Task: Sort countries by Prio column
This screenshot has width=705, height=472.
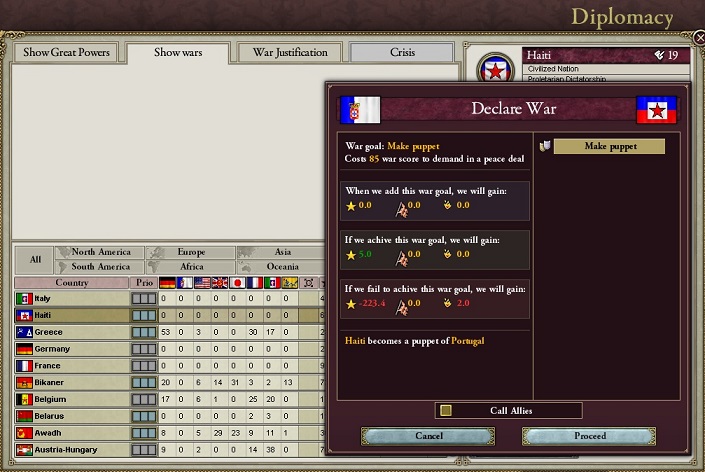Action: 145,283
